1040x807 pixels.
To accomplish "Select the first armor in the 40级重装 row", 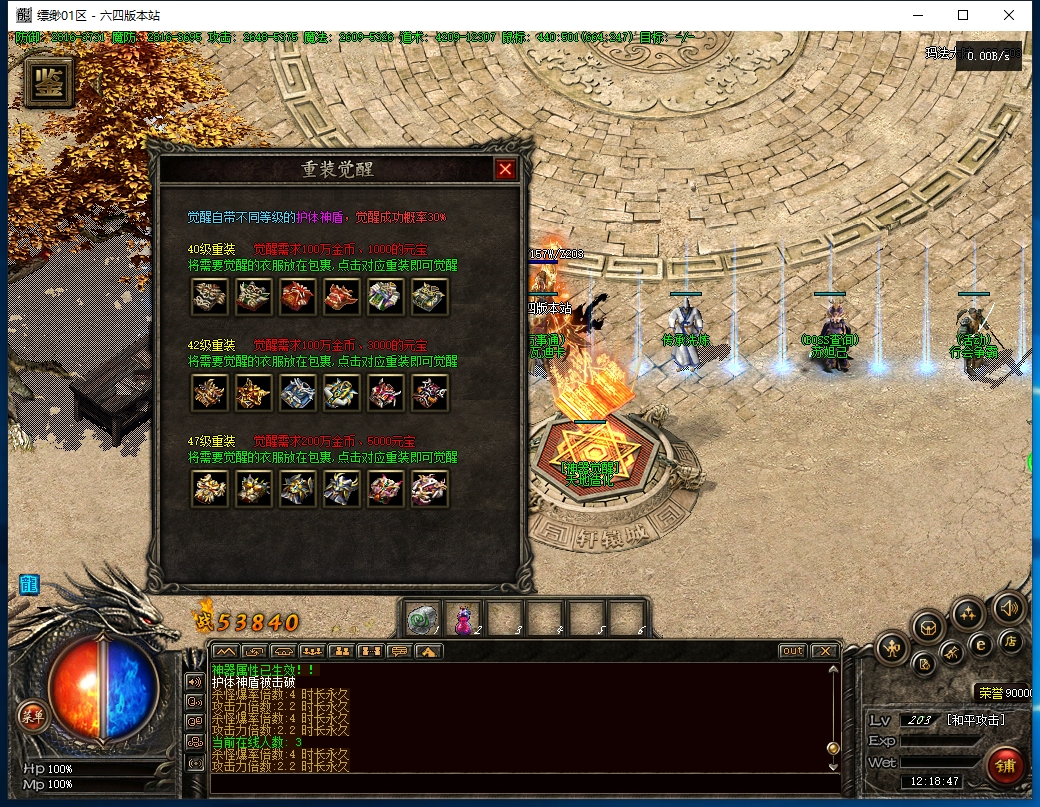I will click(210, 296).
